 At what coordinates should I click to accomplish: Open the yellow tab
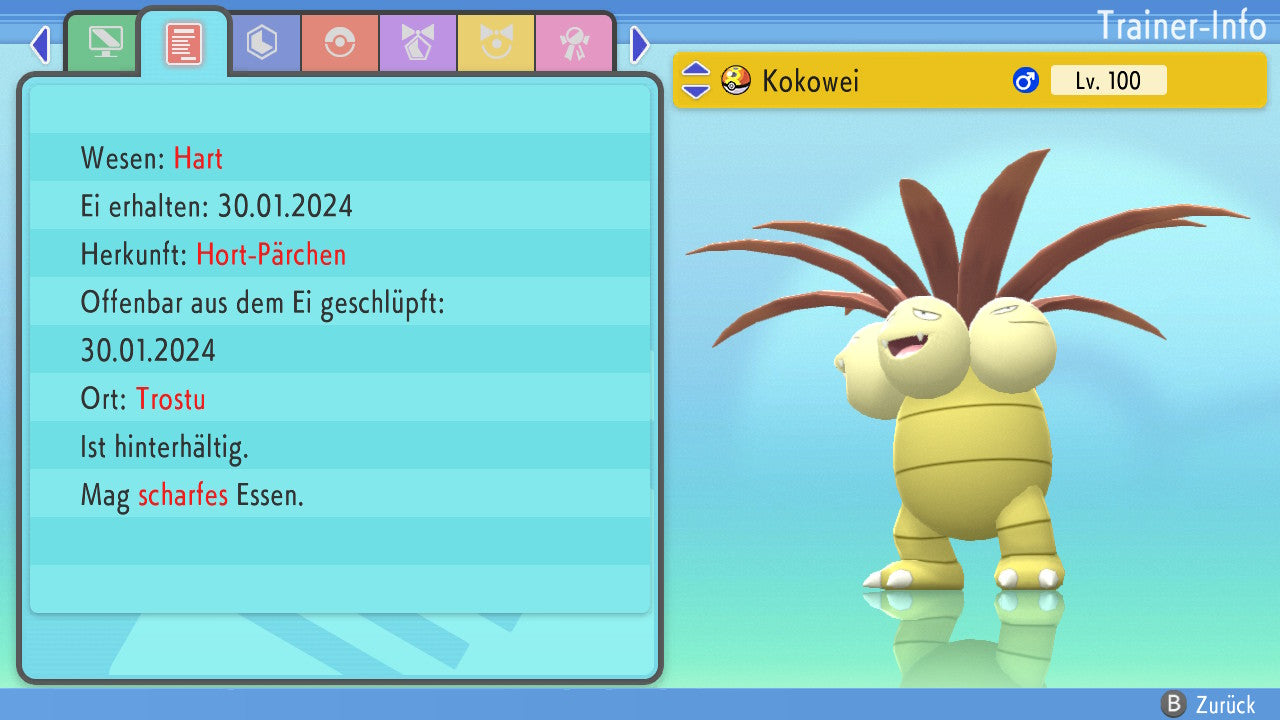(x=496, y=42)
